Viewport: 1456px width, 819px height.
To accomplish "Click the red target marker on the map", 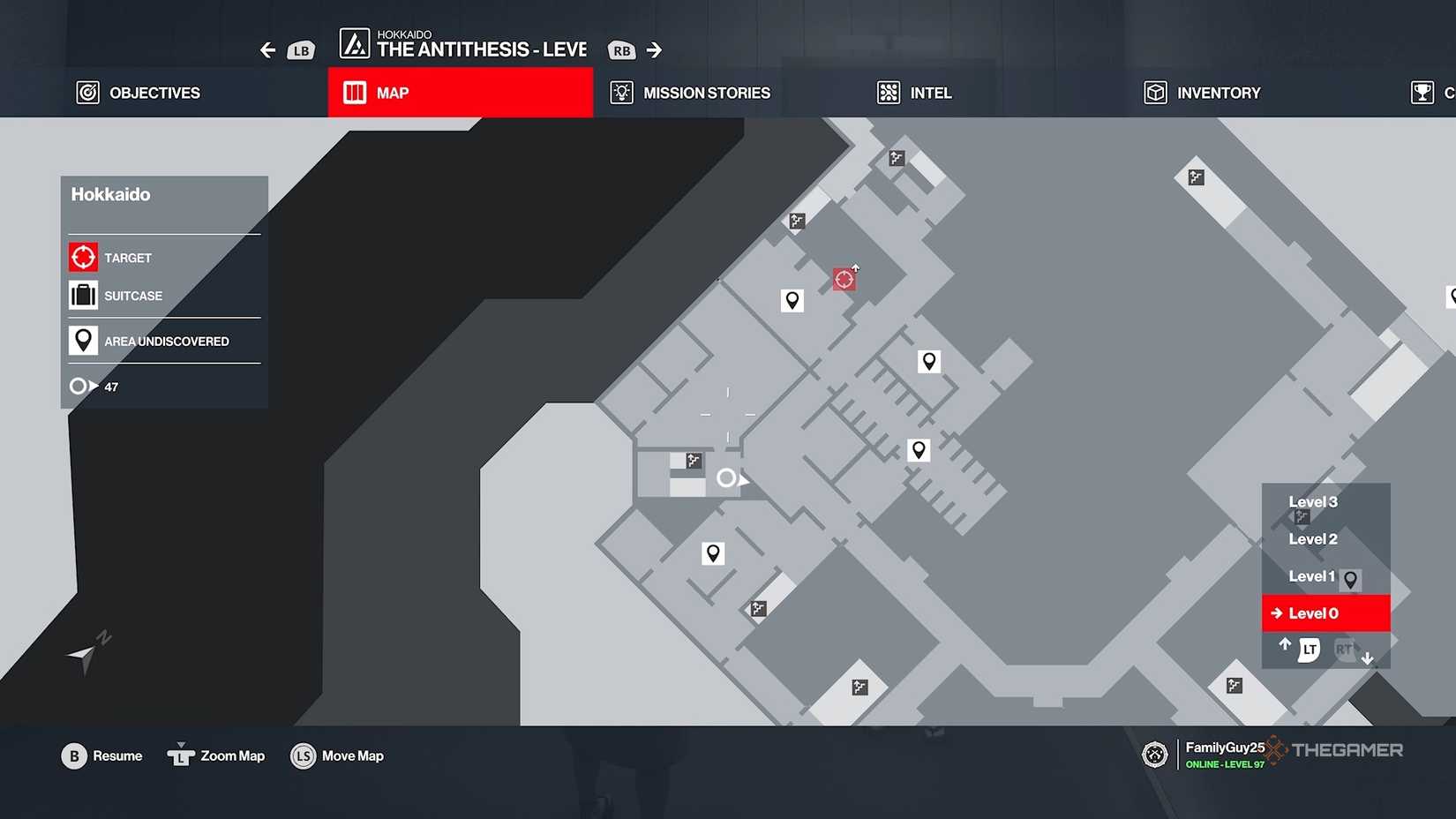I will point(844,278).
